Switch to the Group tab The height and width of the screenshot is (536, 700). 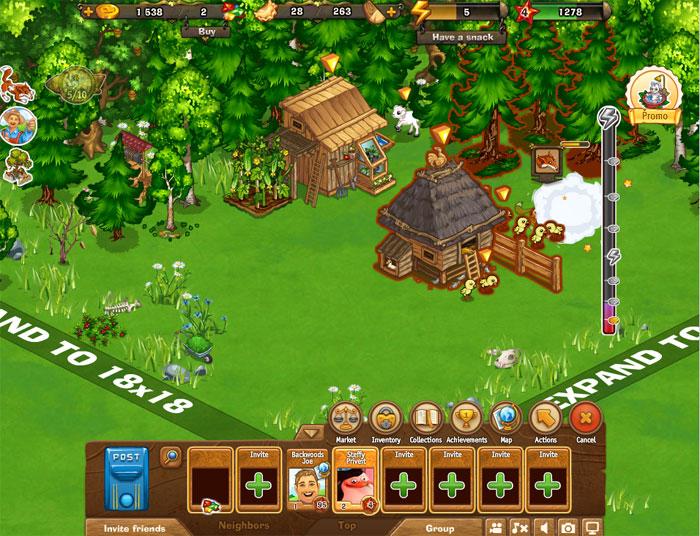pyautogui.click(x=439, y=527)
